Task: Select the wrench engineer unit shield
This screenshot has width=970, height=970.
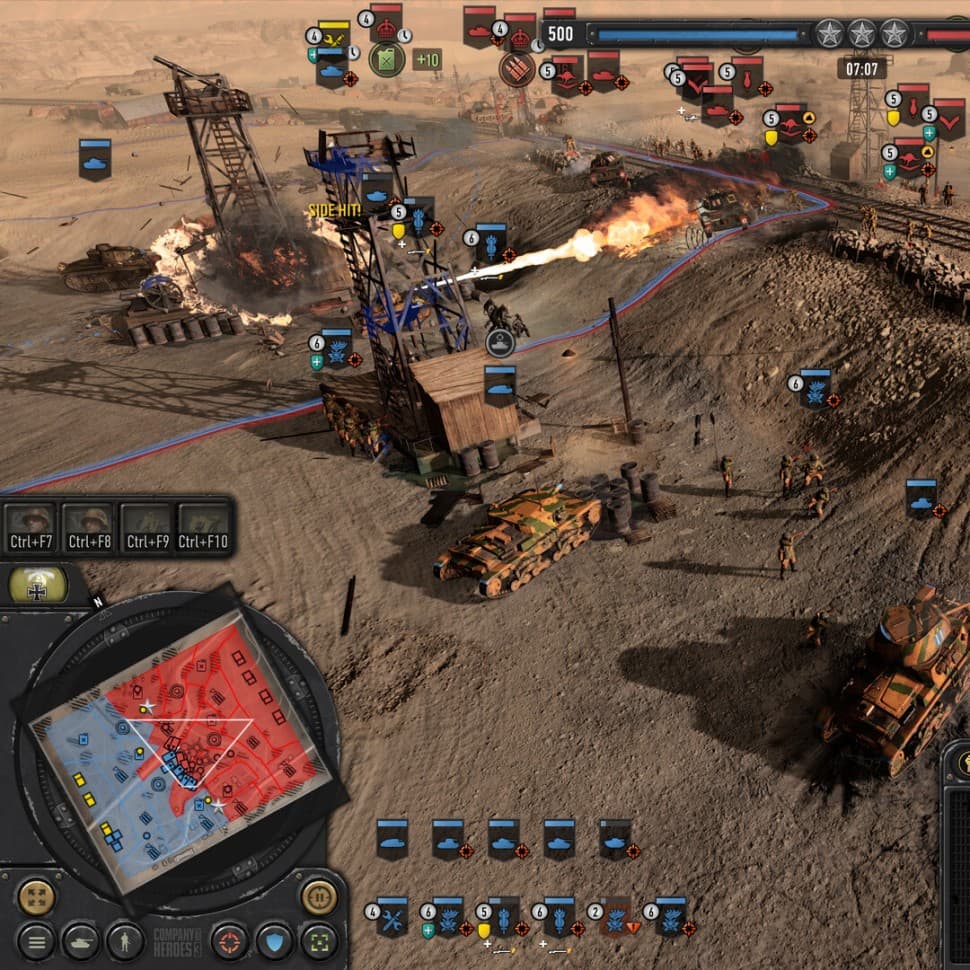Action: 392,916
